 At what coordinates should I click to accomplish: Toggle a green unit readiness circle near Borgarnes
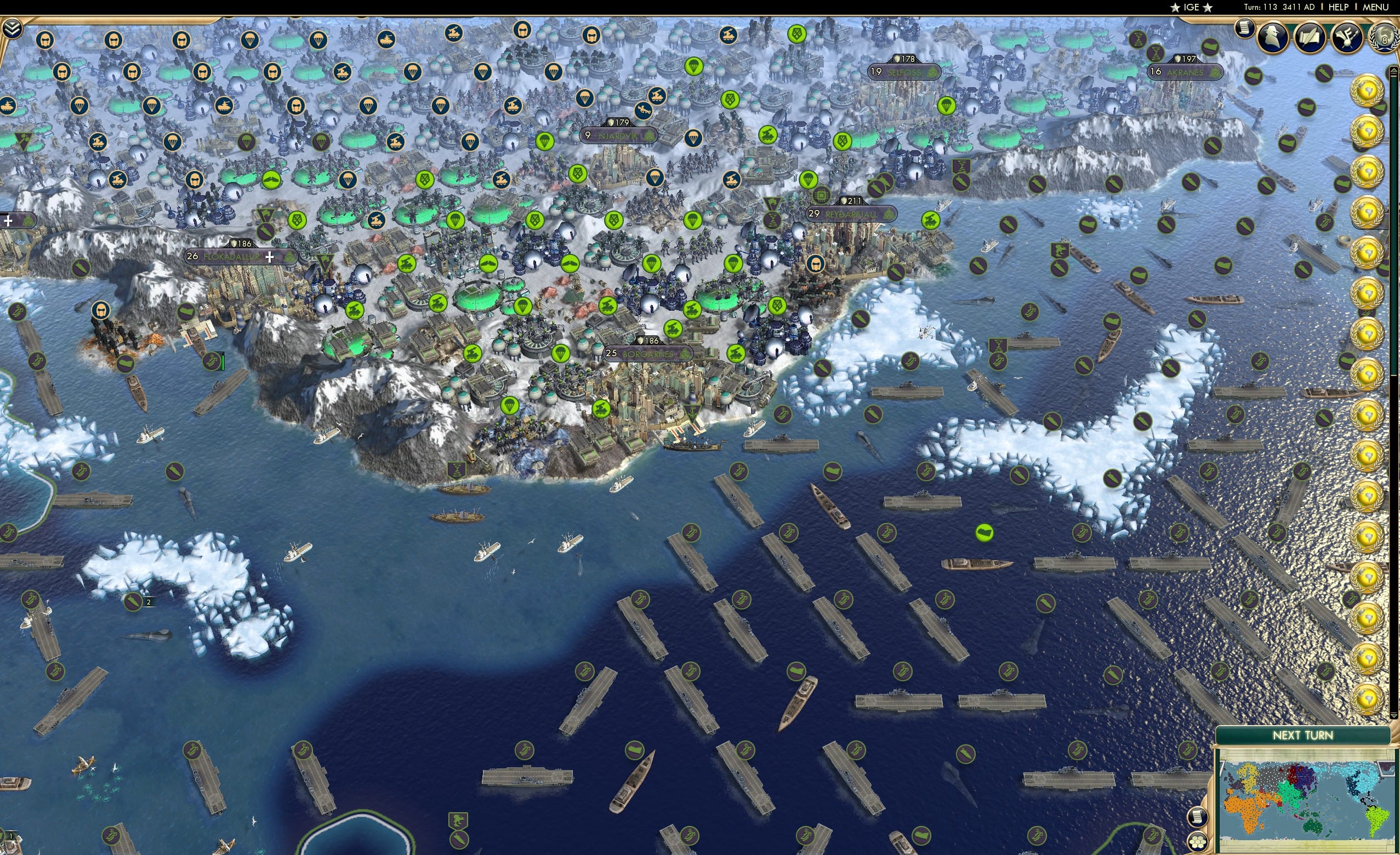click(602, 408)
